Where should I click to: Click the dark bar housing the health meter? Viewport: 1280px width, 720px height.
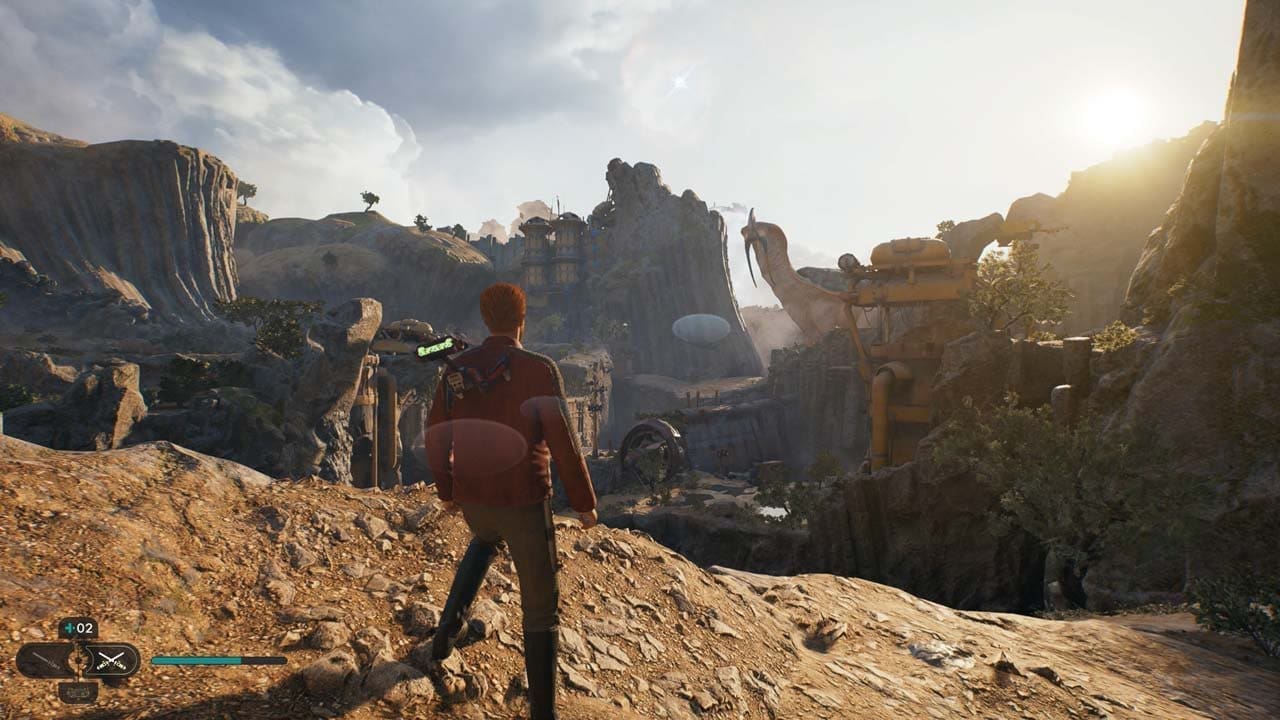265,661
